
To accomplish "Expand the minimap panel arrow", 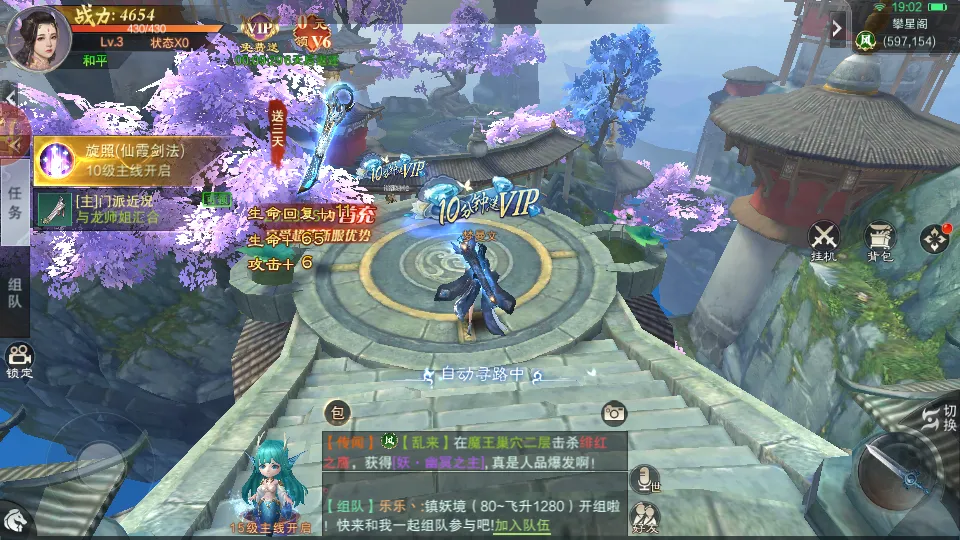I will point(837,28).
